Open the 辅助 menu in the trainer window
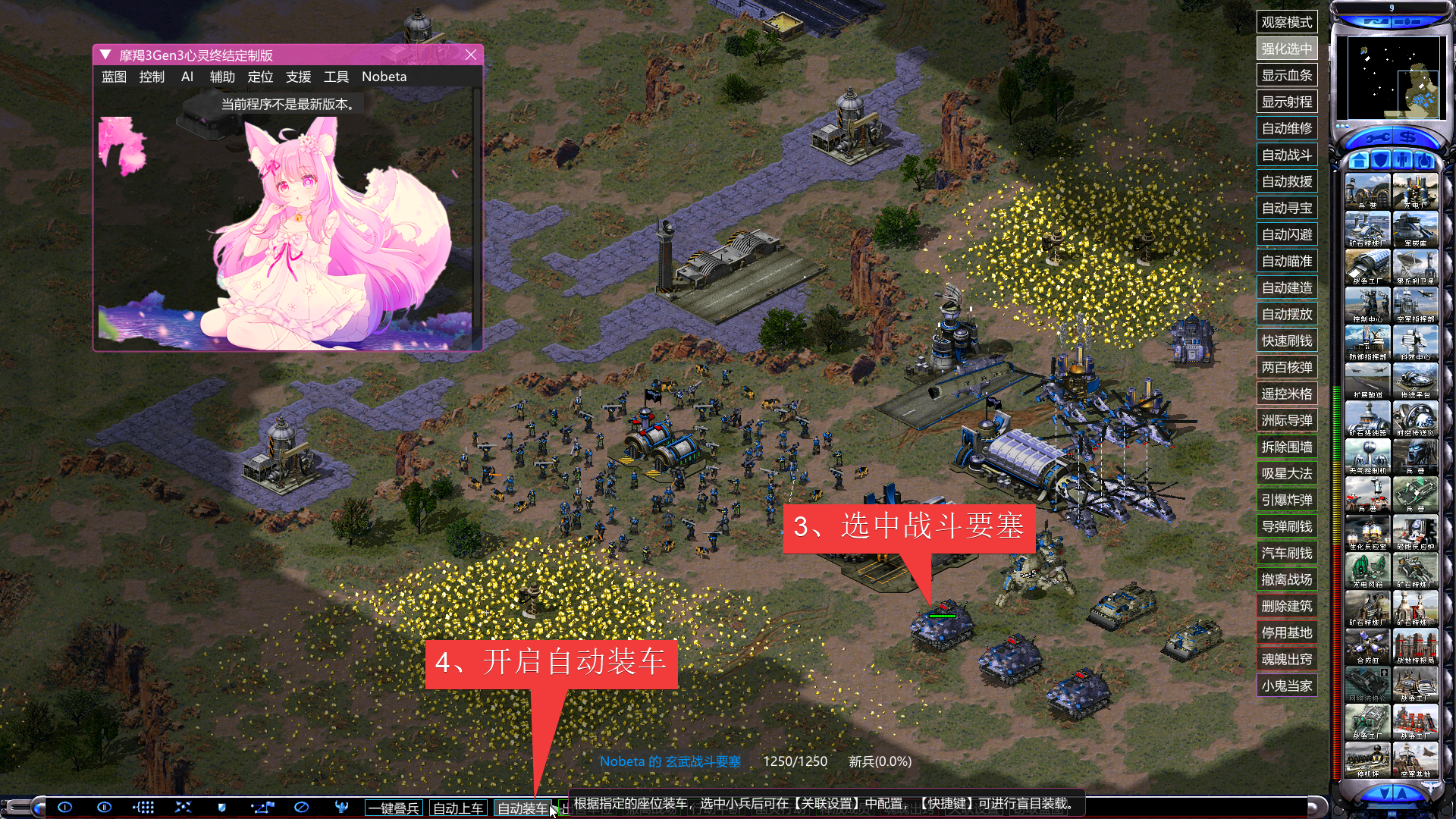1456x819 pixels. pyautogui.click(x=222, y=77)
